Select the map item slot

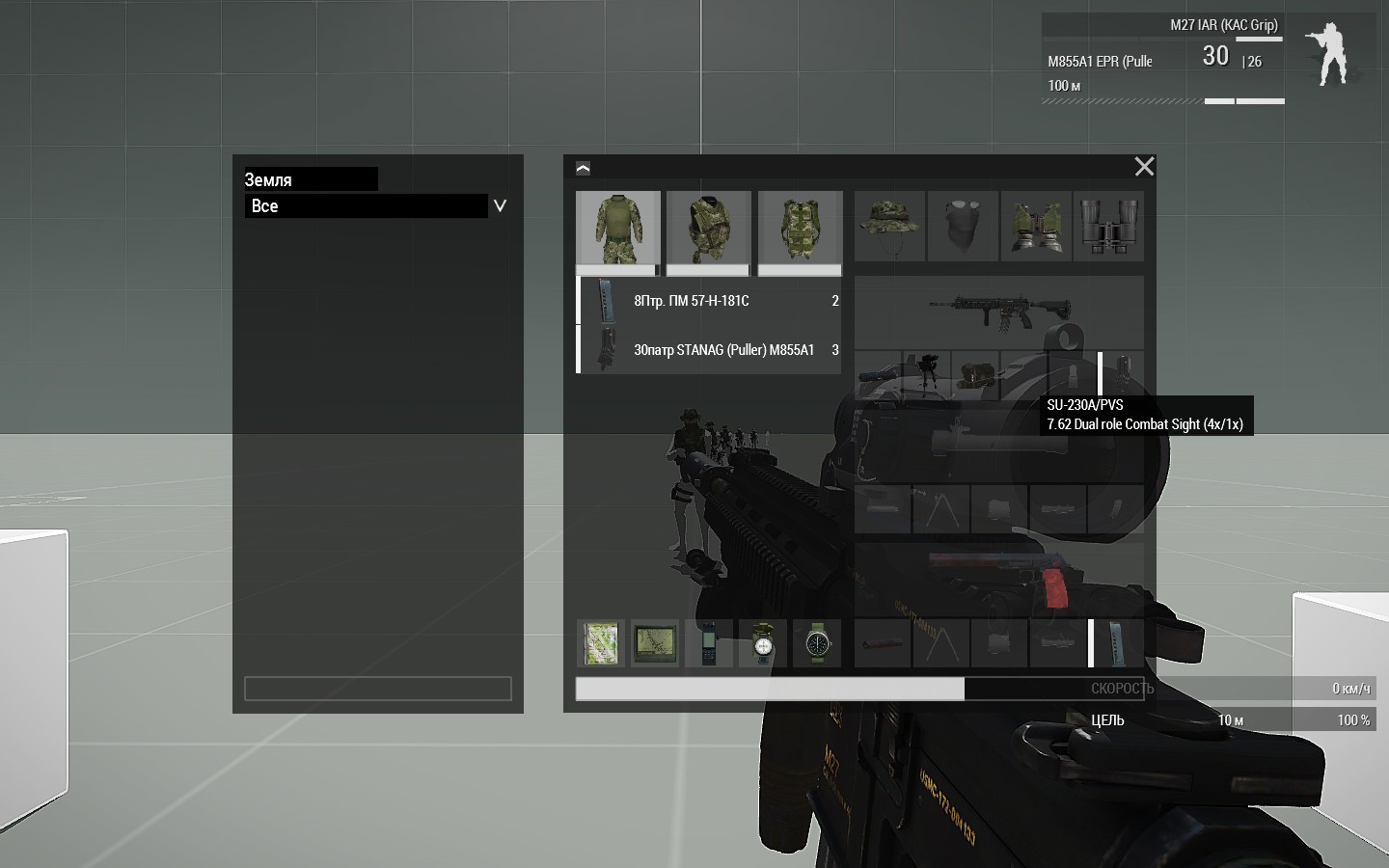coord(600,643)
